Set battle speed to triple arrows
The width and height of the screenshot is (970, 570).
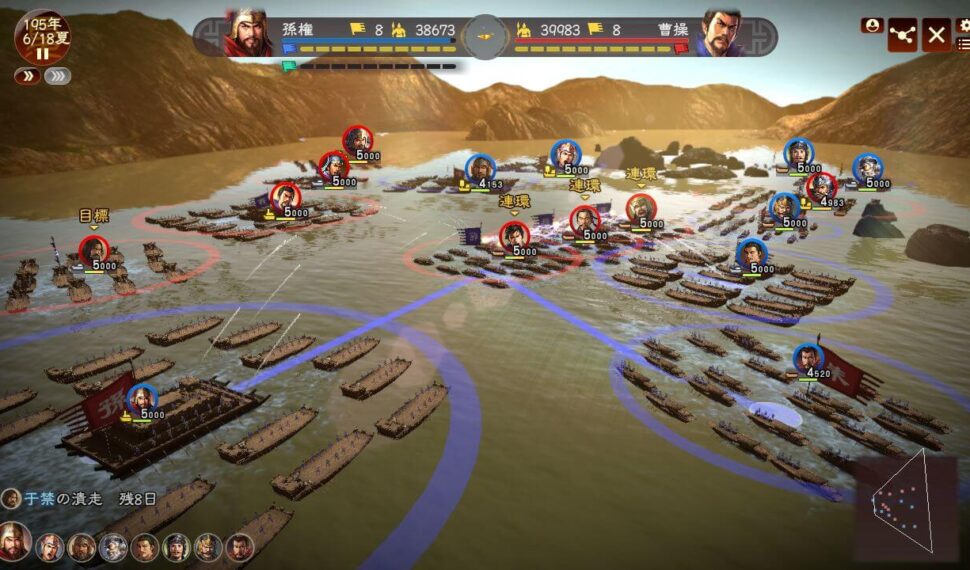(x=58, y=76)
